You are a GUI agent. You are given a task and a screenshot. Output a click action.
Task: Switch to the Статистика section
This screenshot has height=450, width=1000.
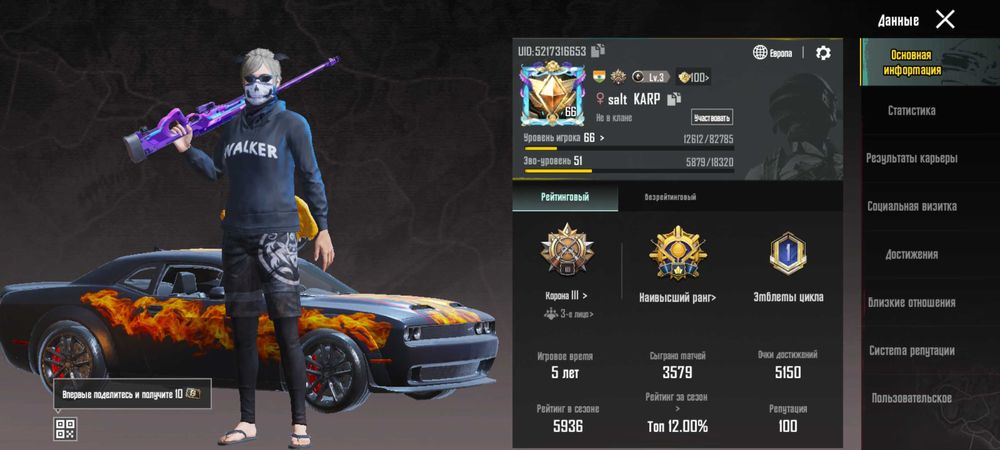pyautogui.click(x=911, y=111)
